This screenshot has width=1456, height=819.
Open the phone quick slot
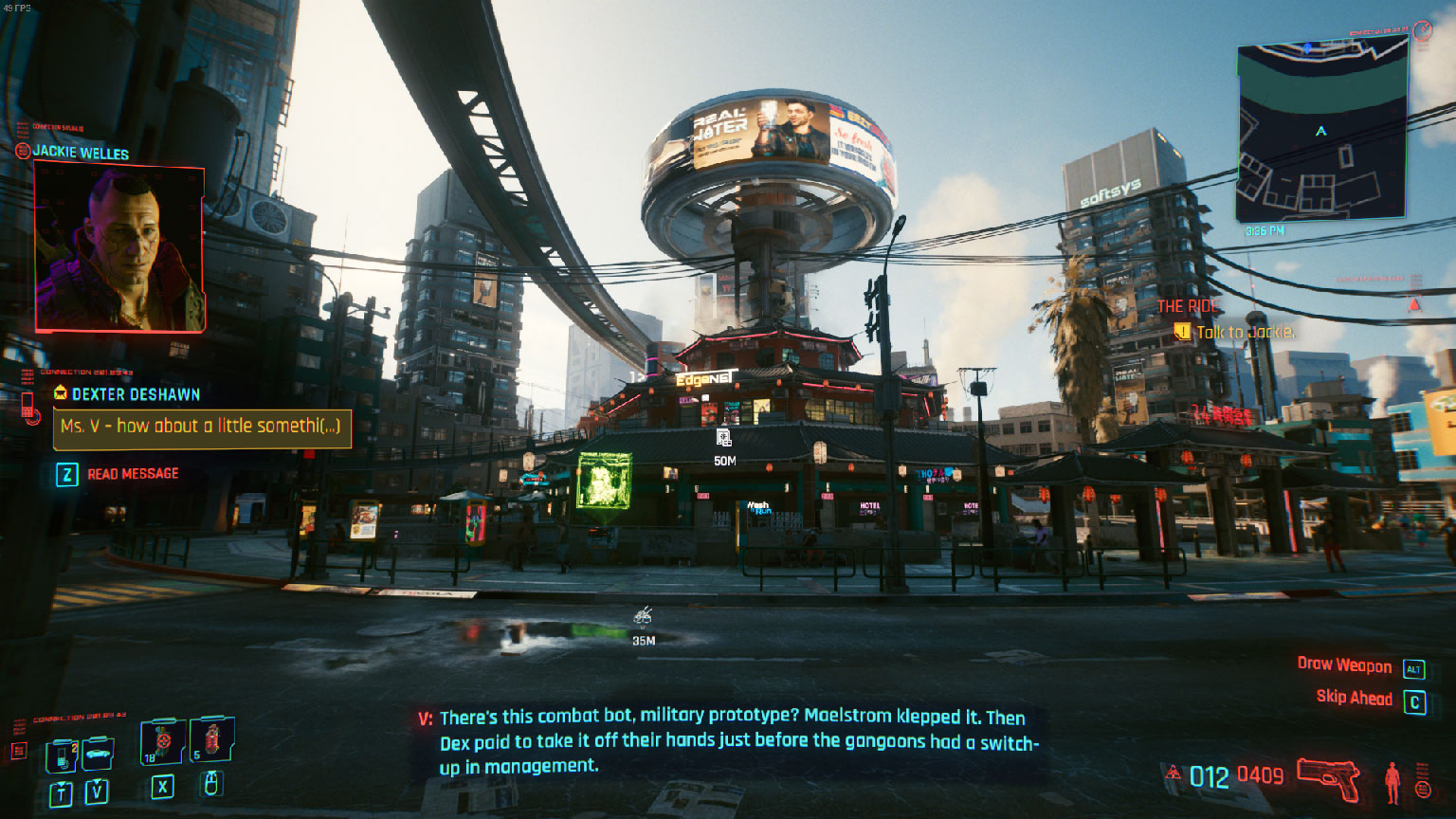click(x=63, y=755)
